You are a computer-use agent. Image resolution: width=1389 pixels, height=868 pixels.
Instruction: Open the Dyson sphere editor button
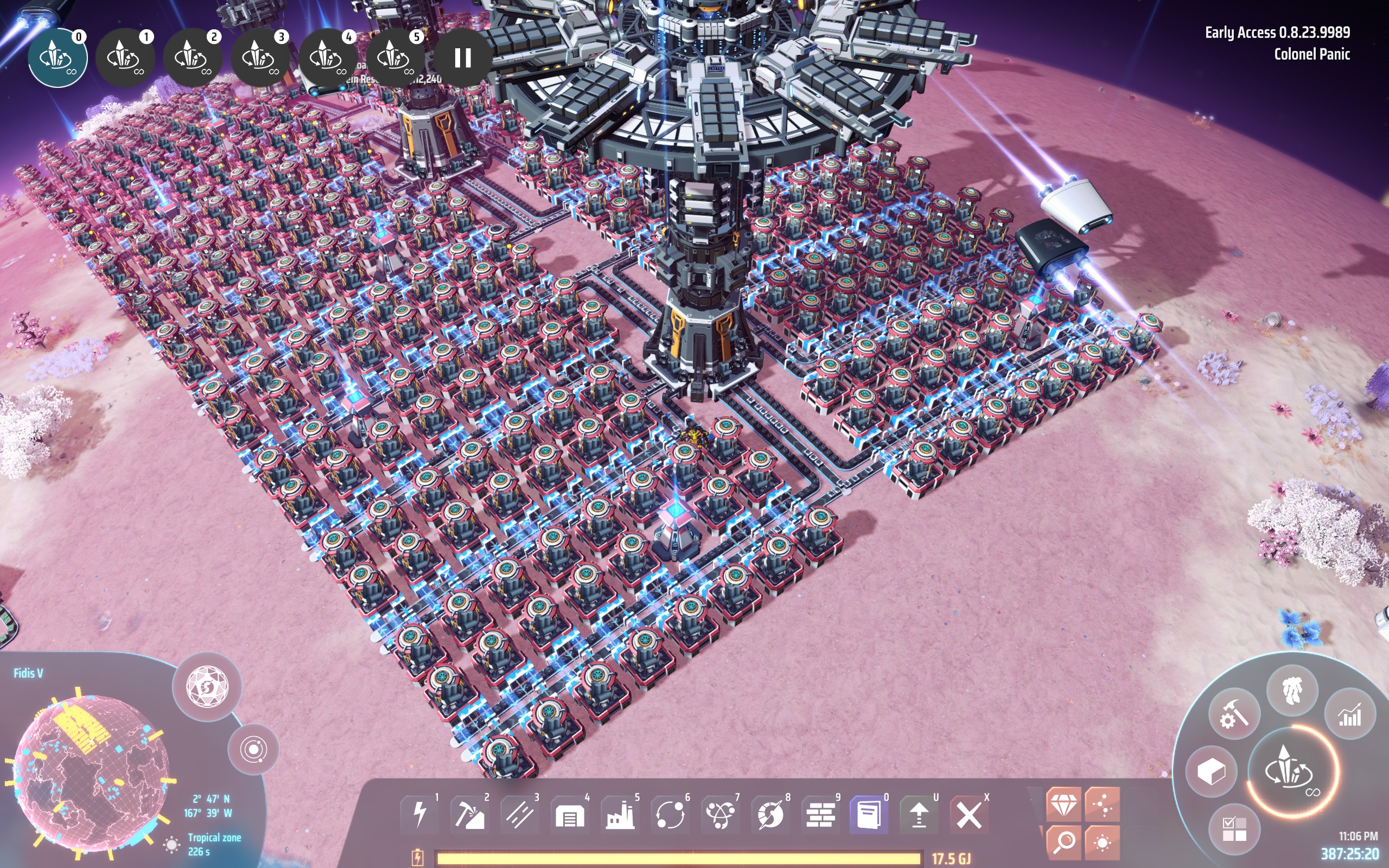(207, 687)
